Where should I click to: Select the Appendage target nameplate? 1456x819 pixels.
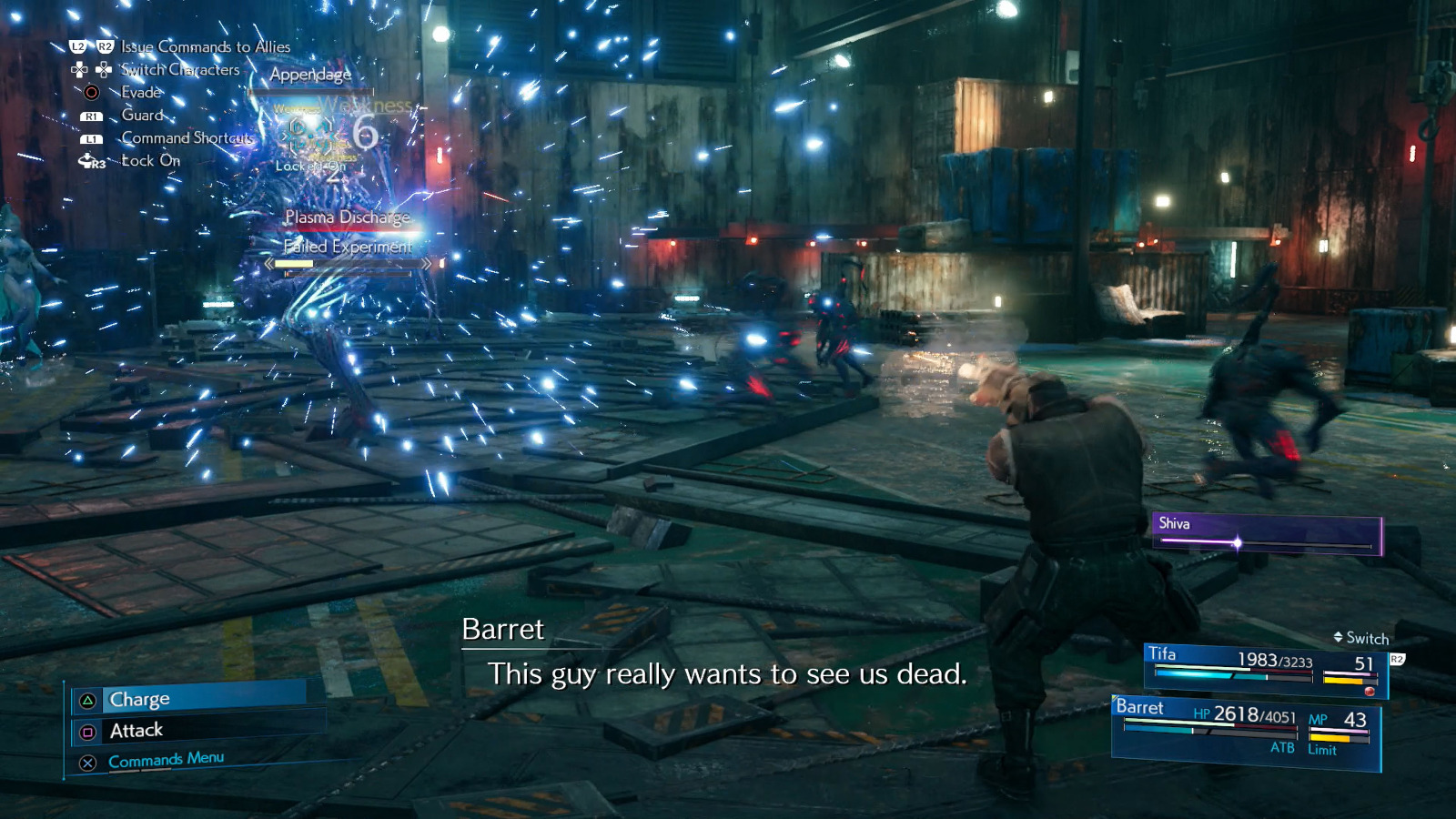(312, 75)
